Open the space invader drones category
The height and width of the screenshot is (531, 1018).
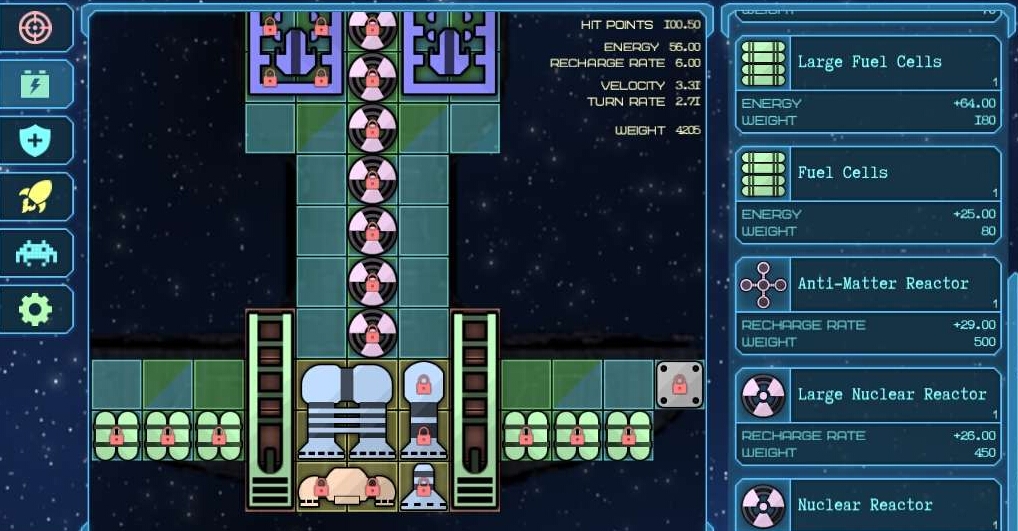click(x=36, y=253)
